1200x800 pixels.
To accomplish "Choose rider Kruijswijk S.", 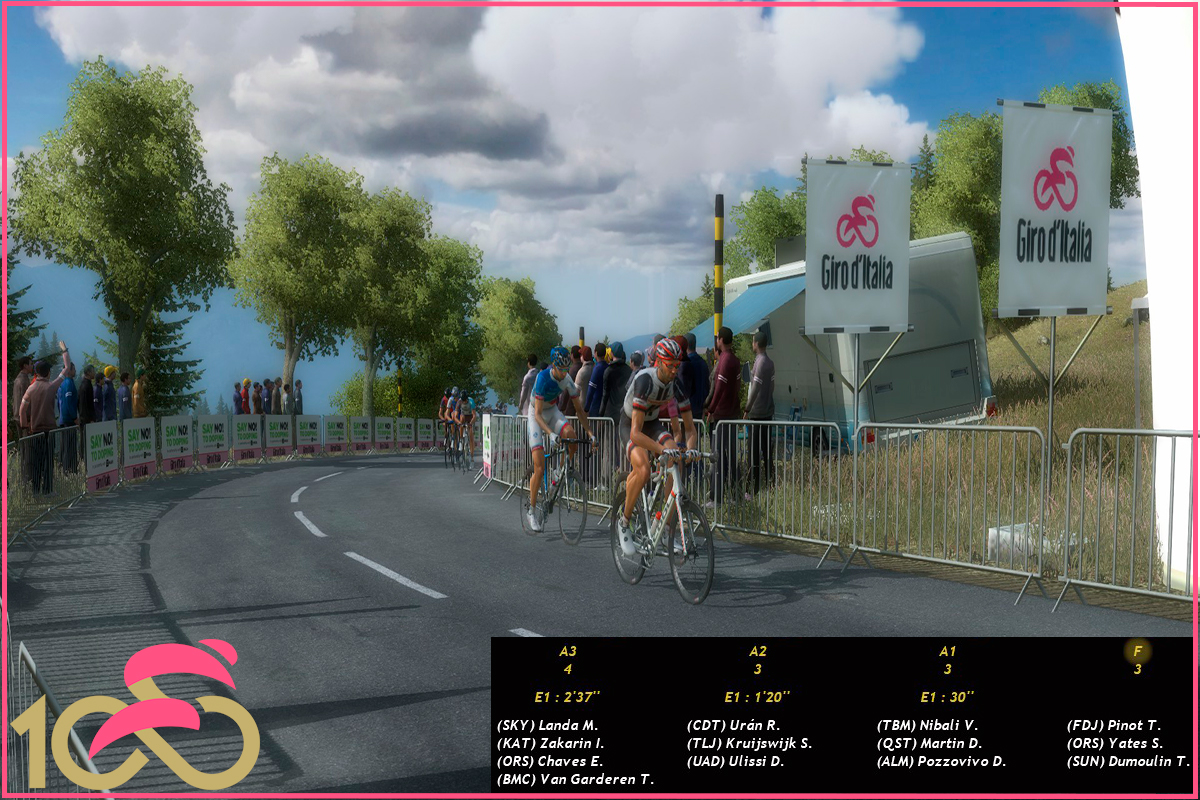I will [749, 743].
